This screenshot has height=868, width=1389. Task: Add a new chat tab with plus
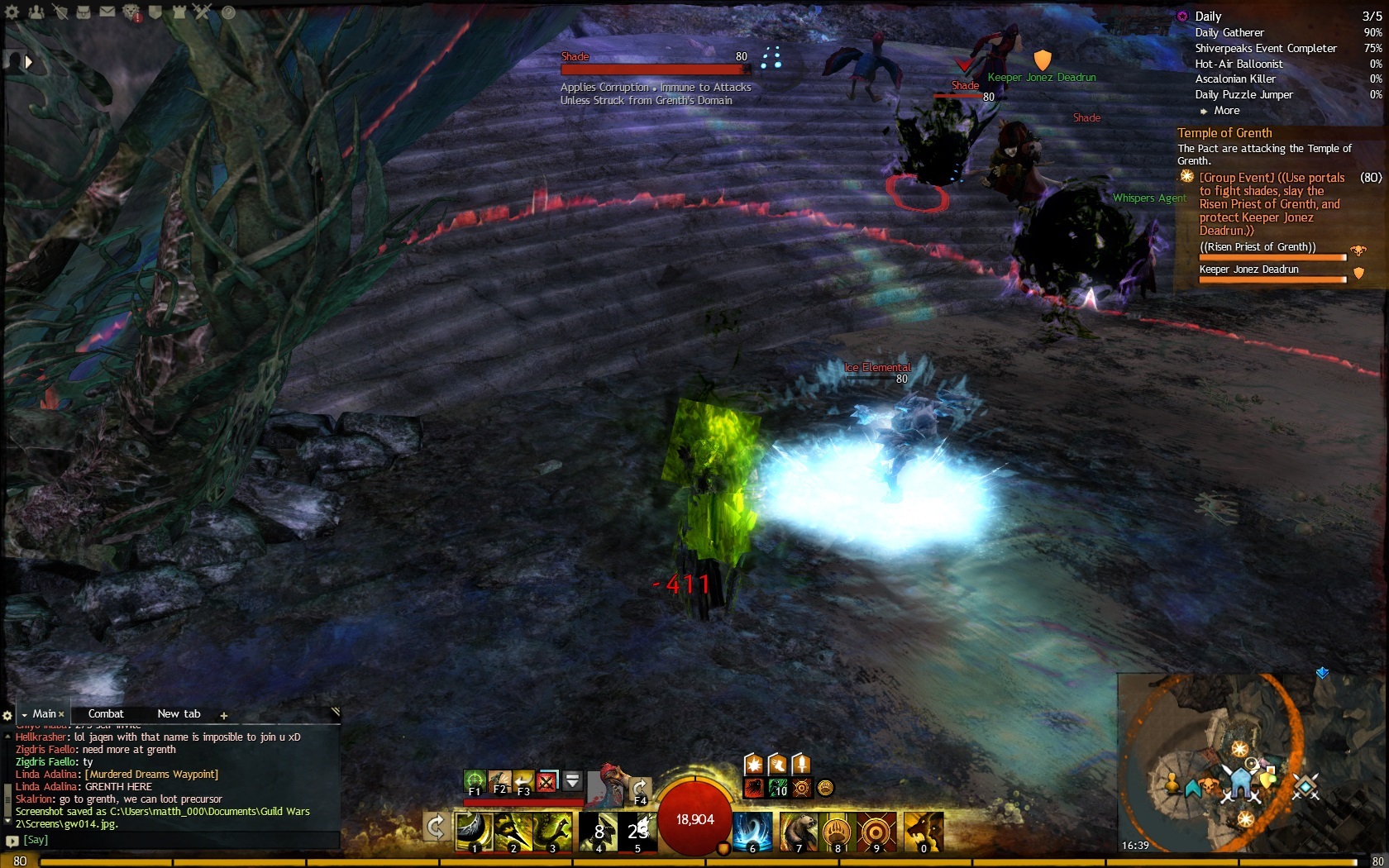pyautogui.click(x=223, y=715)
